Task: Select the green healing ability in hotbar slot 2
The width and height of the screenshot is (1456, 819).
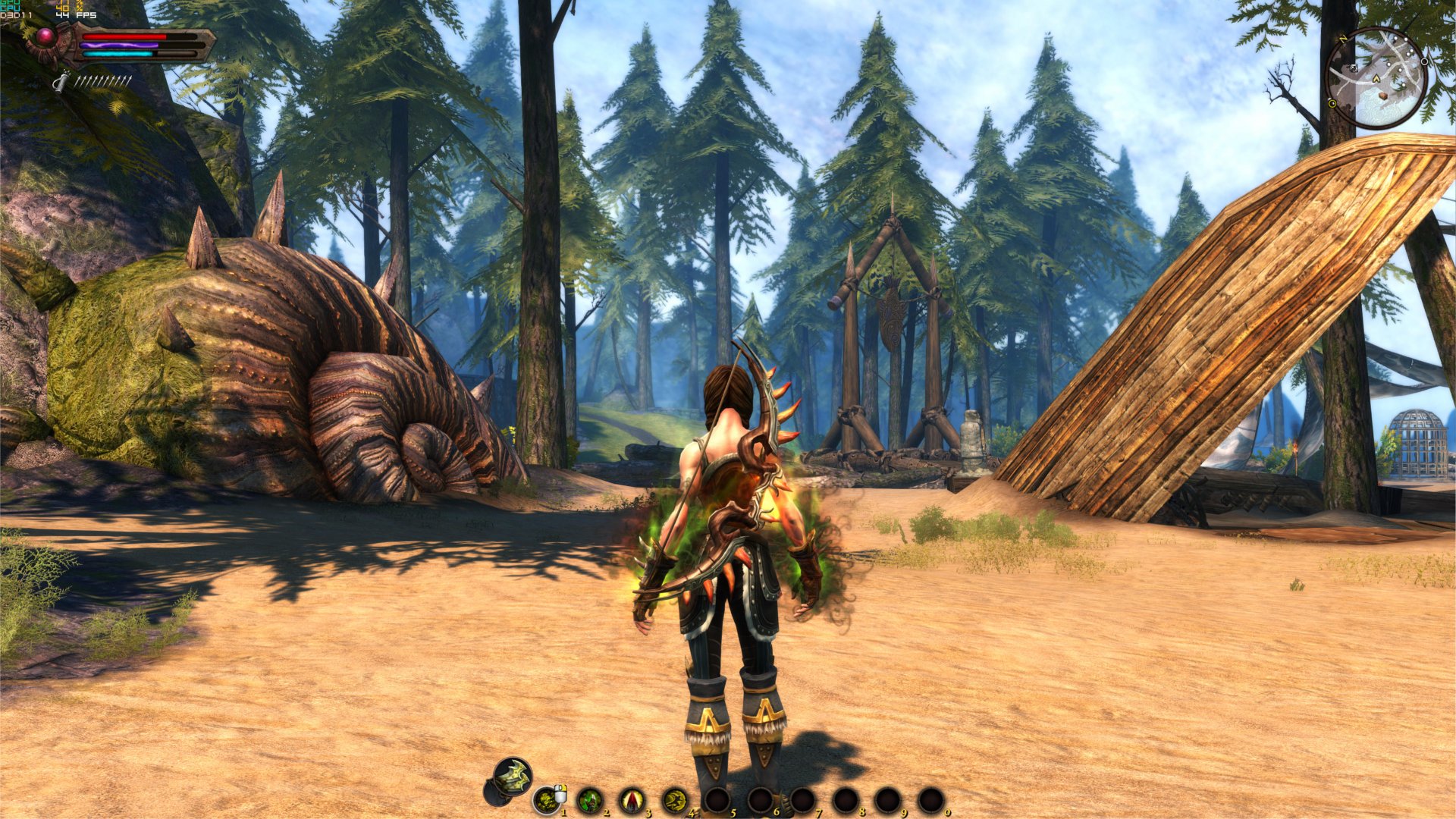Action: tap(591, 800)
